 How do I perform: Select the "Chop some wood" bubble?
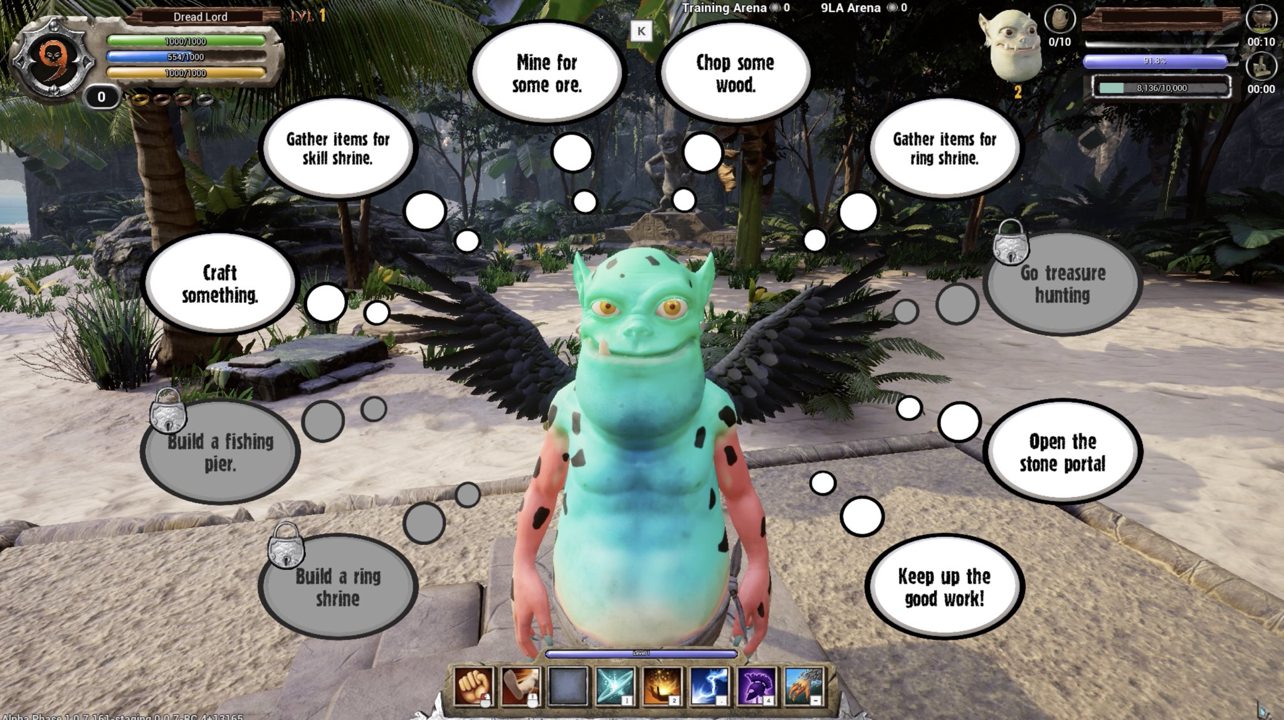pos(735,74)
